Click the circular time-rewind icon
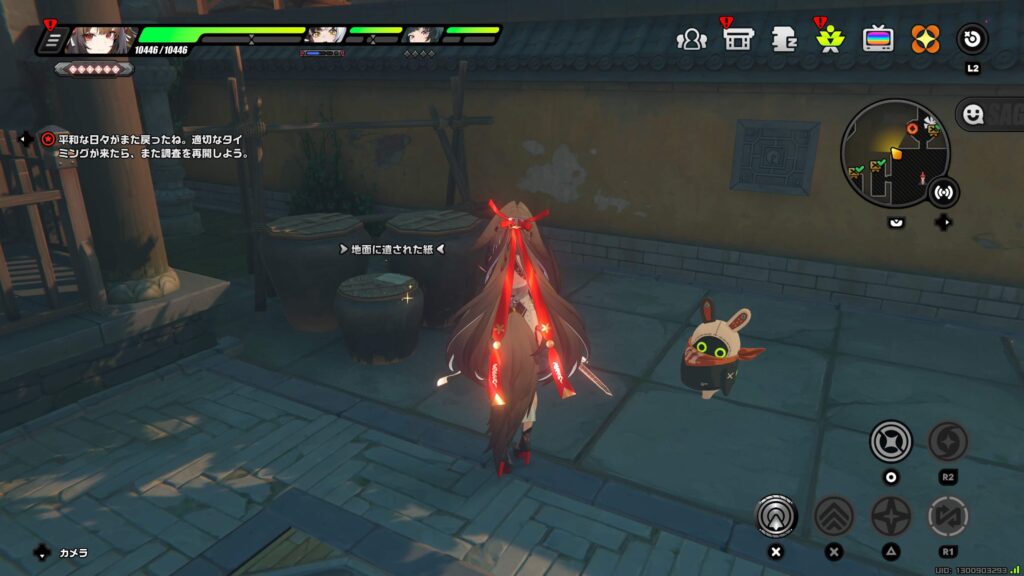The height and width of the screenshot is (576, 1024). click(x=972, y=40)
